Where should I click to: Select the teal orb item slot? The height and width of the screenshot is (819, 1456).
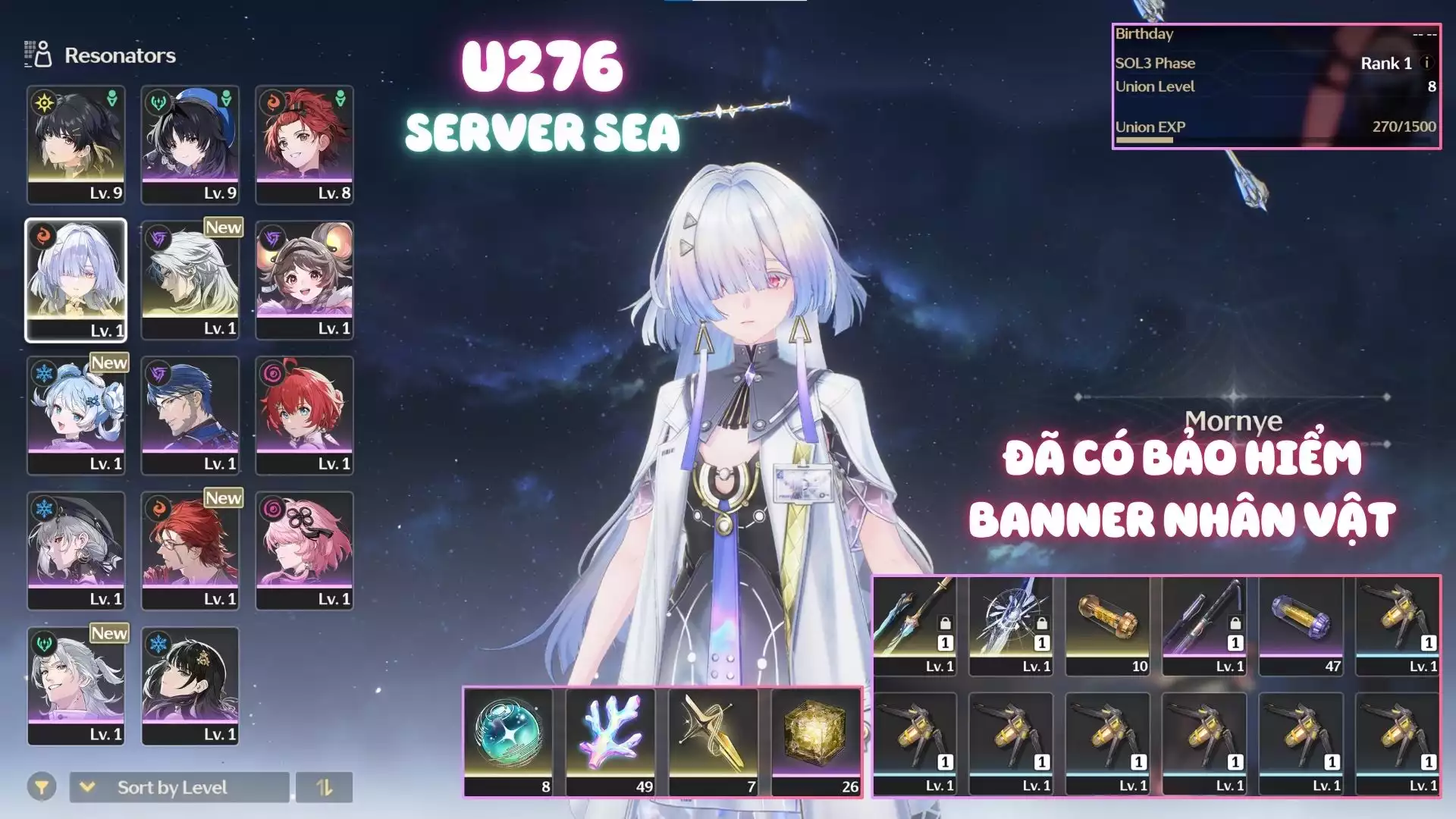pos(508,741)
